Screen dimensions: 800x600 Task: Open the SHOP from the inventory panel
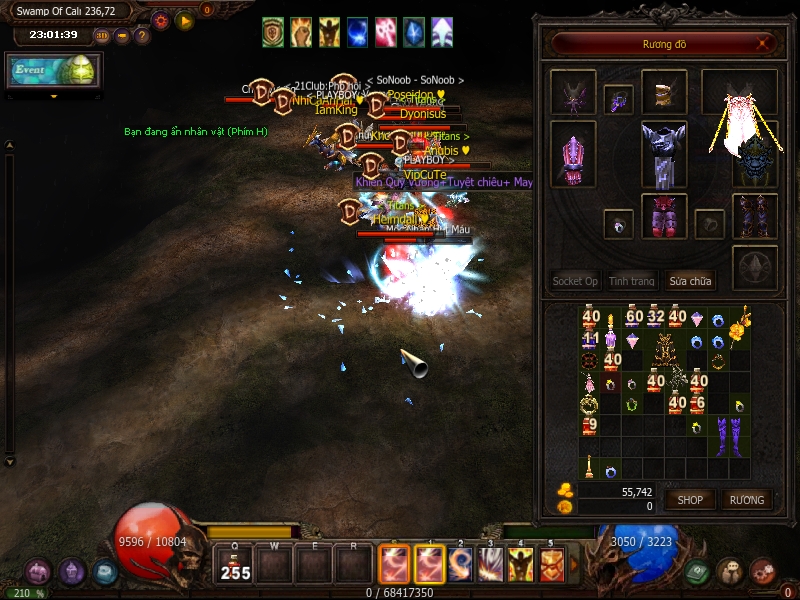point(691,499)
